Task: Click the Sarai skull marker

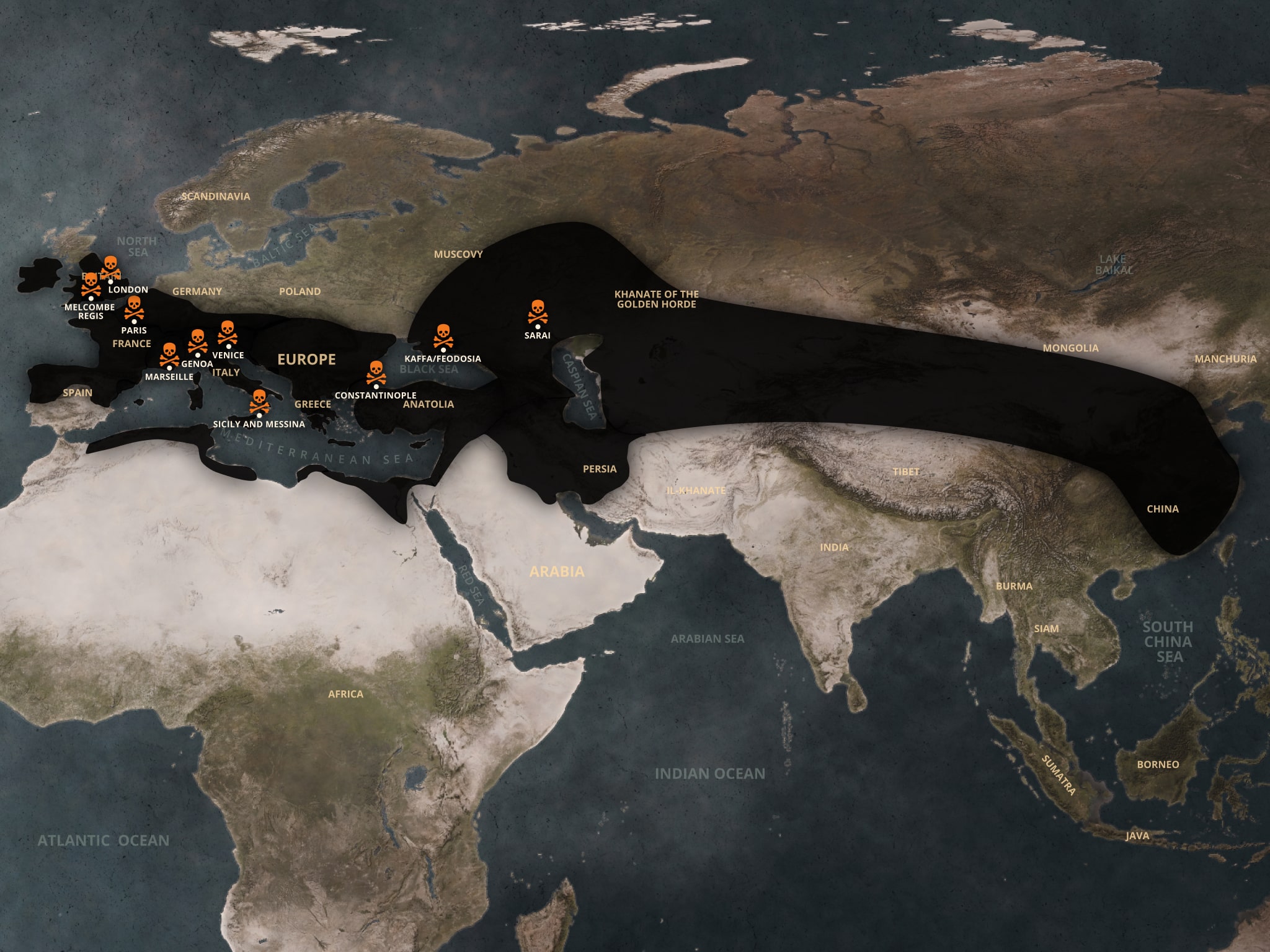Action: pos(537,312)
